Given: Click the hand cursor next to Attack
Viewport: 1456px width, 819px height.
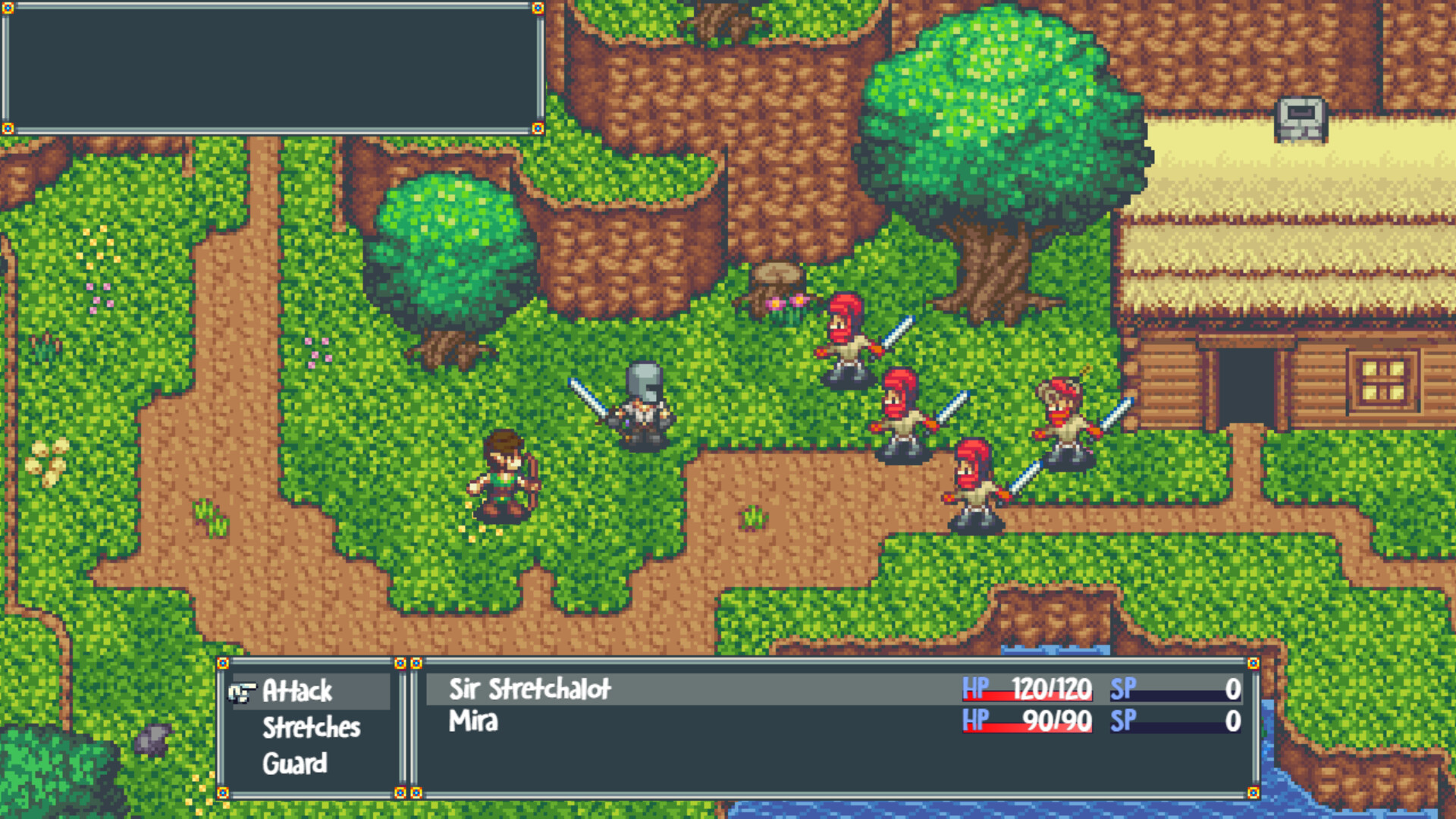Looking at the screenshot, I should 242,691.
